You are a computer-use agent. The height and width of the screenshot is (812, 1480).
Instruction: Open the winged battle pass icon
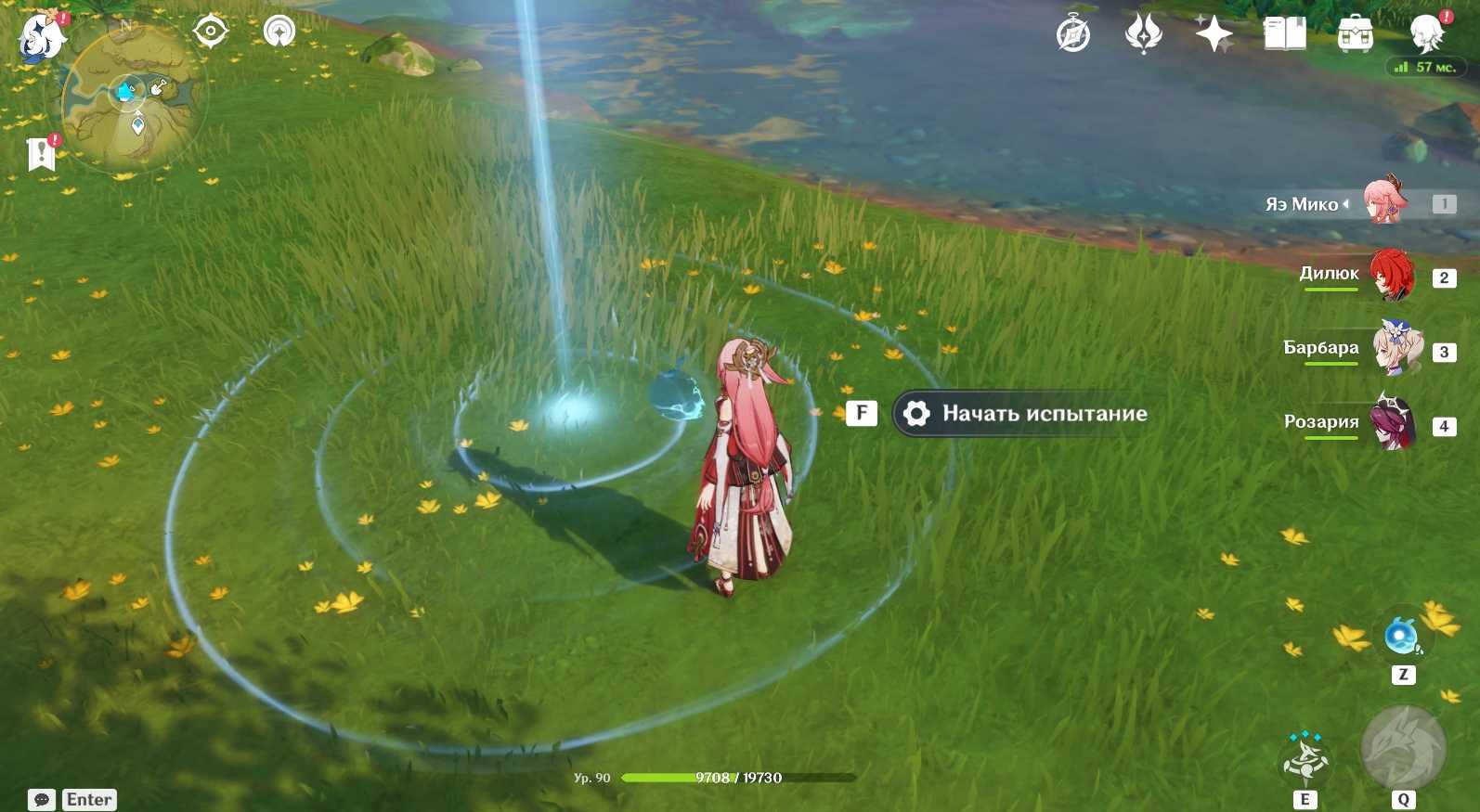pyautogui.click(x=1143, y=35)
